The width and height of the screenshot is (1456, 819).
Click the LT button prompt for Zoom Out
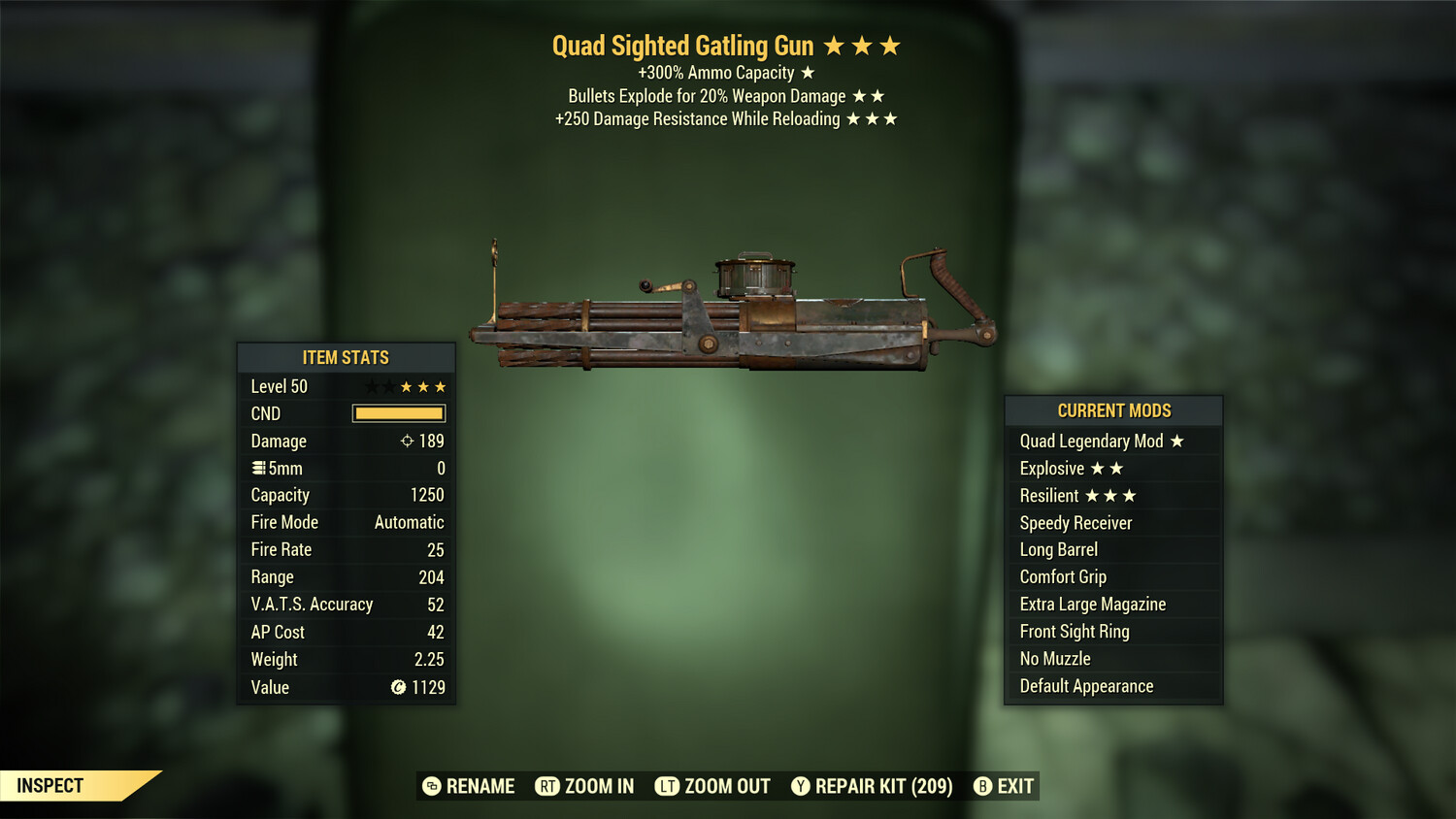[667, 786]
